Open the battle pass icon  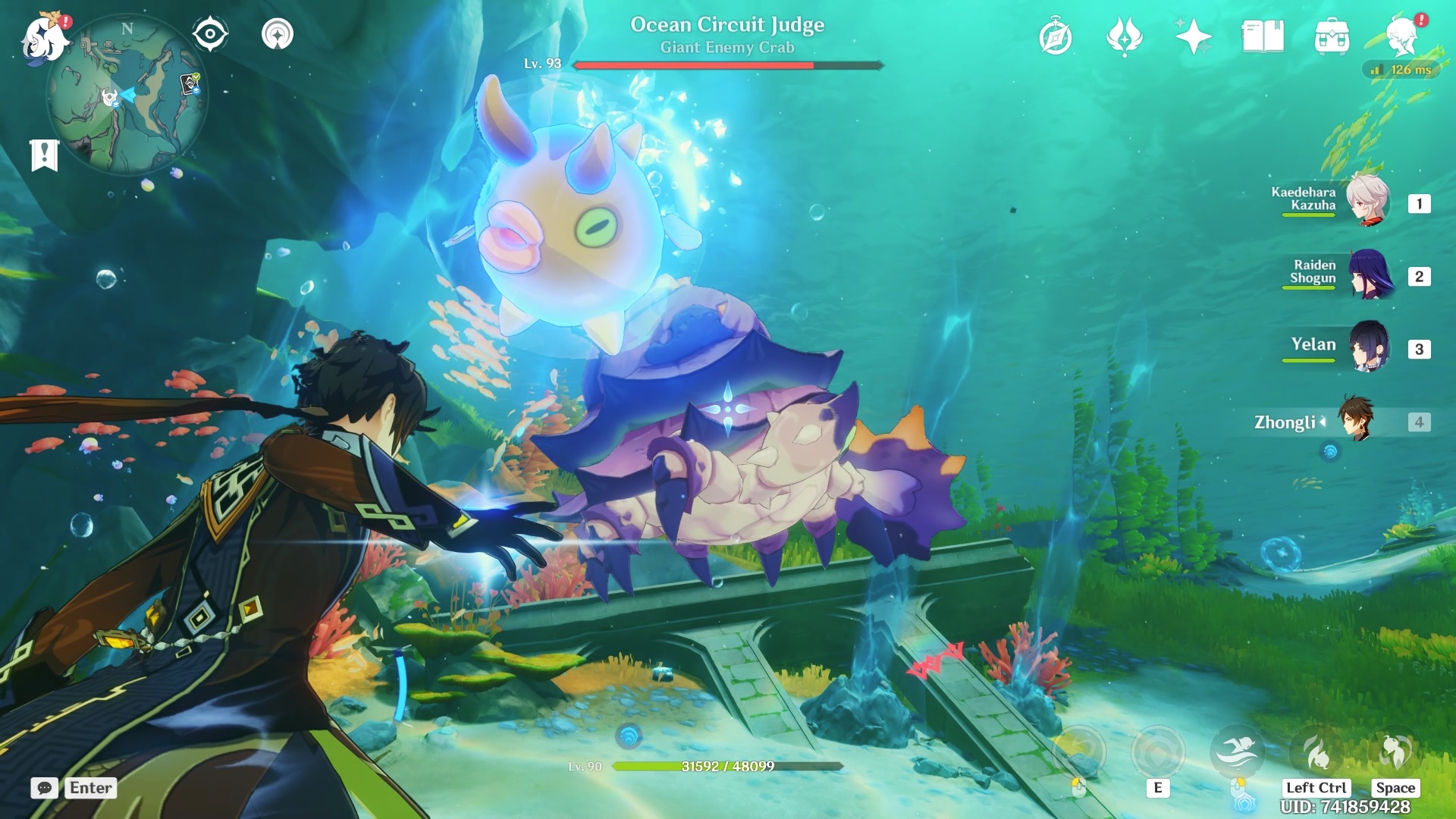click(x=1124, y=36)
